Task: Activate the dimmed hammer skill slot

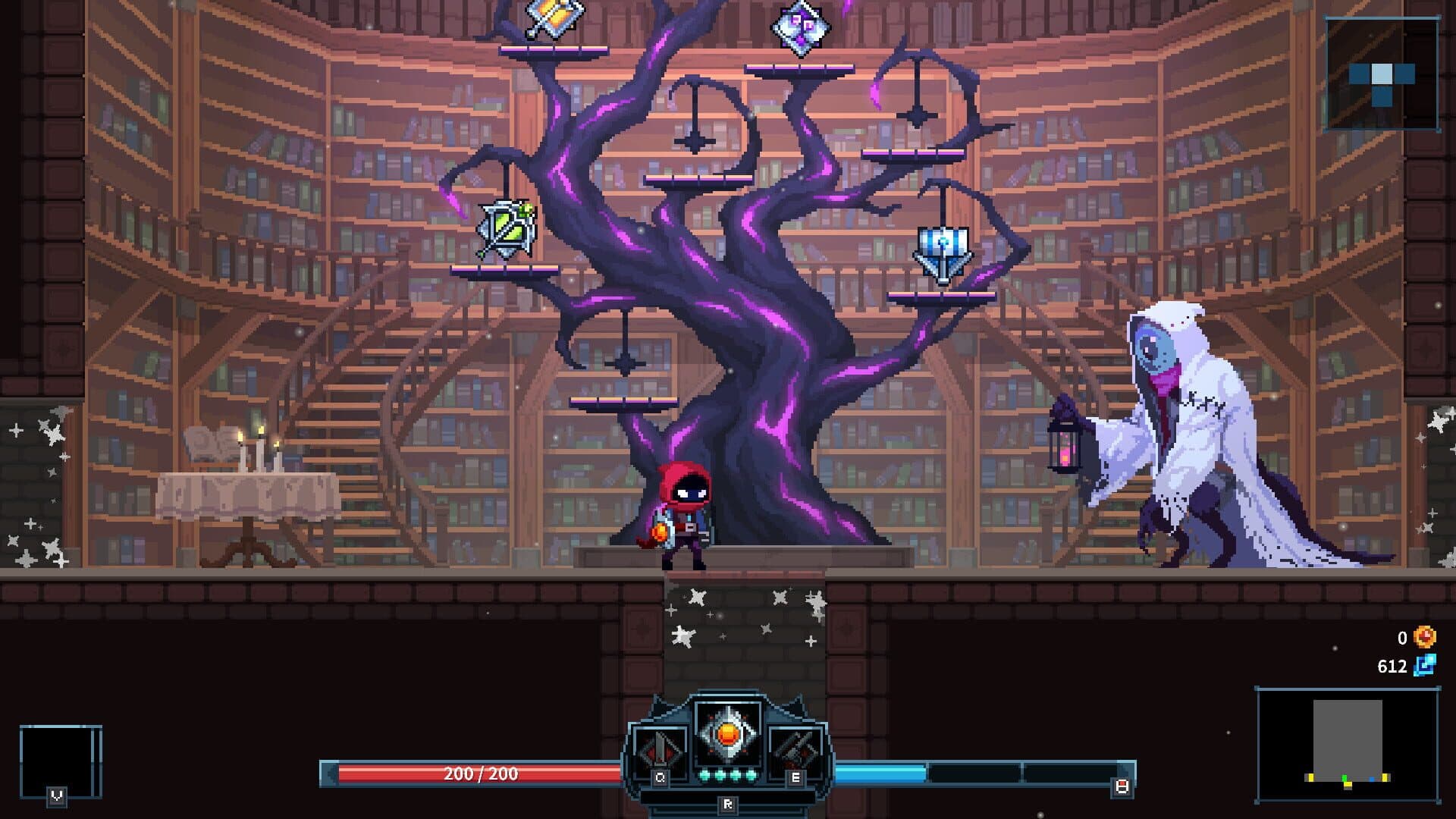Action: click(795, 751)
